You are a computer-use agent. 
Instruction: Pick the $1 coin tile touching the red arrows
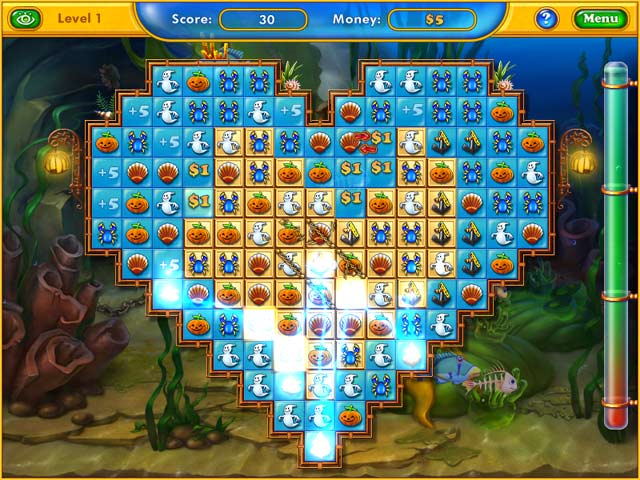click(381, 138)
